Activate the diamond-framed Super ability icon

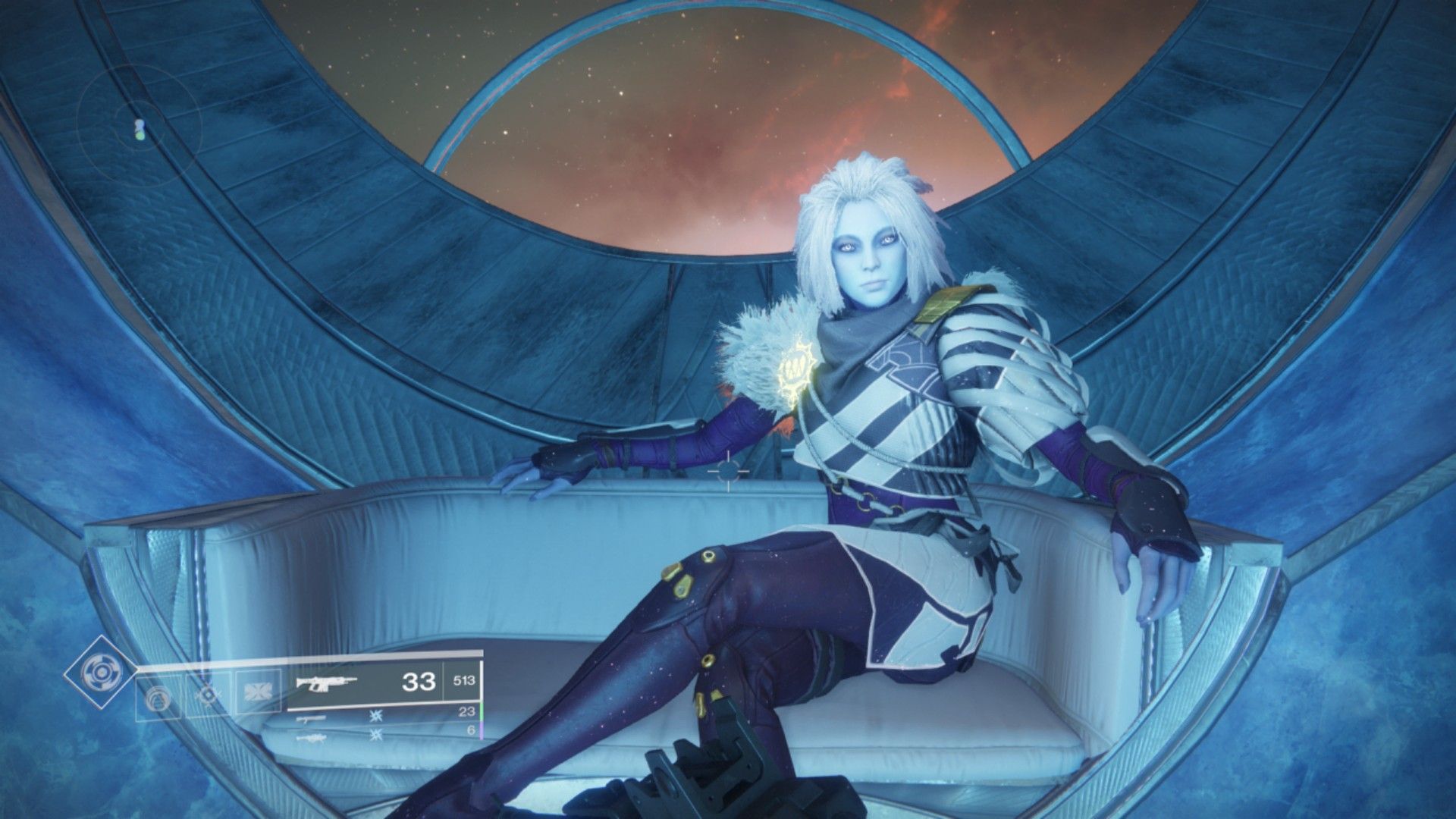click(x=100, y=671)
